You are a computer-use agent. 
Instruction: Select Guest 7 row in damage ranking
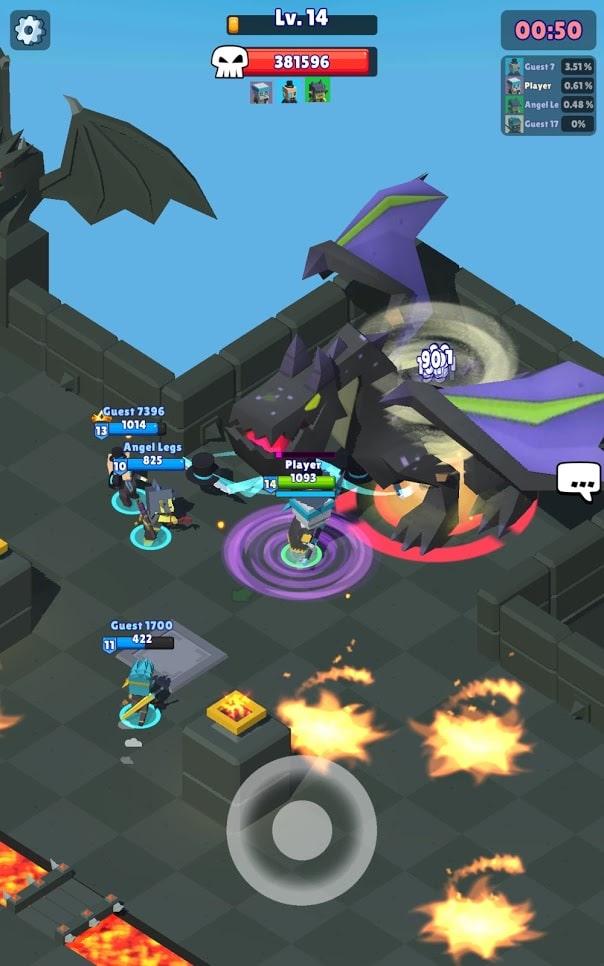pyautogui.click(x=549, y=67)
